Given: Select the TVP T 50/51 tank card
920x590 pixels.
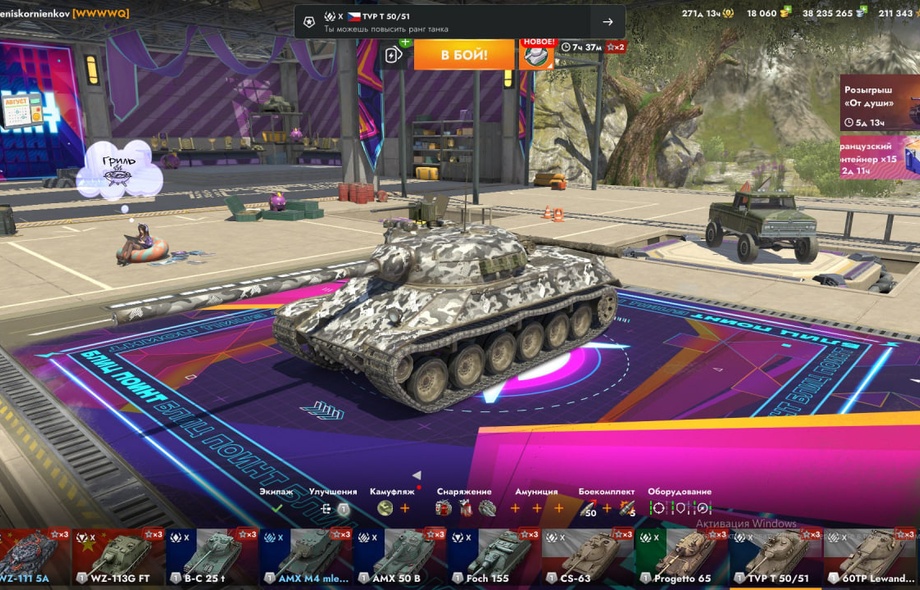Looking at the screenshot, I should point(775,557).
